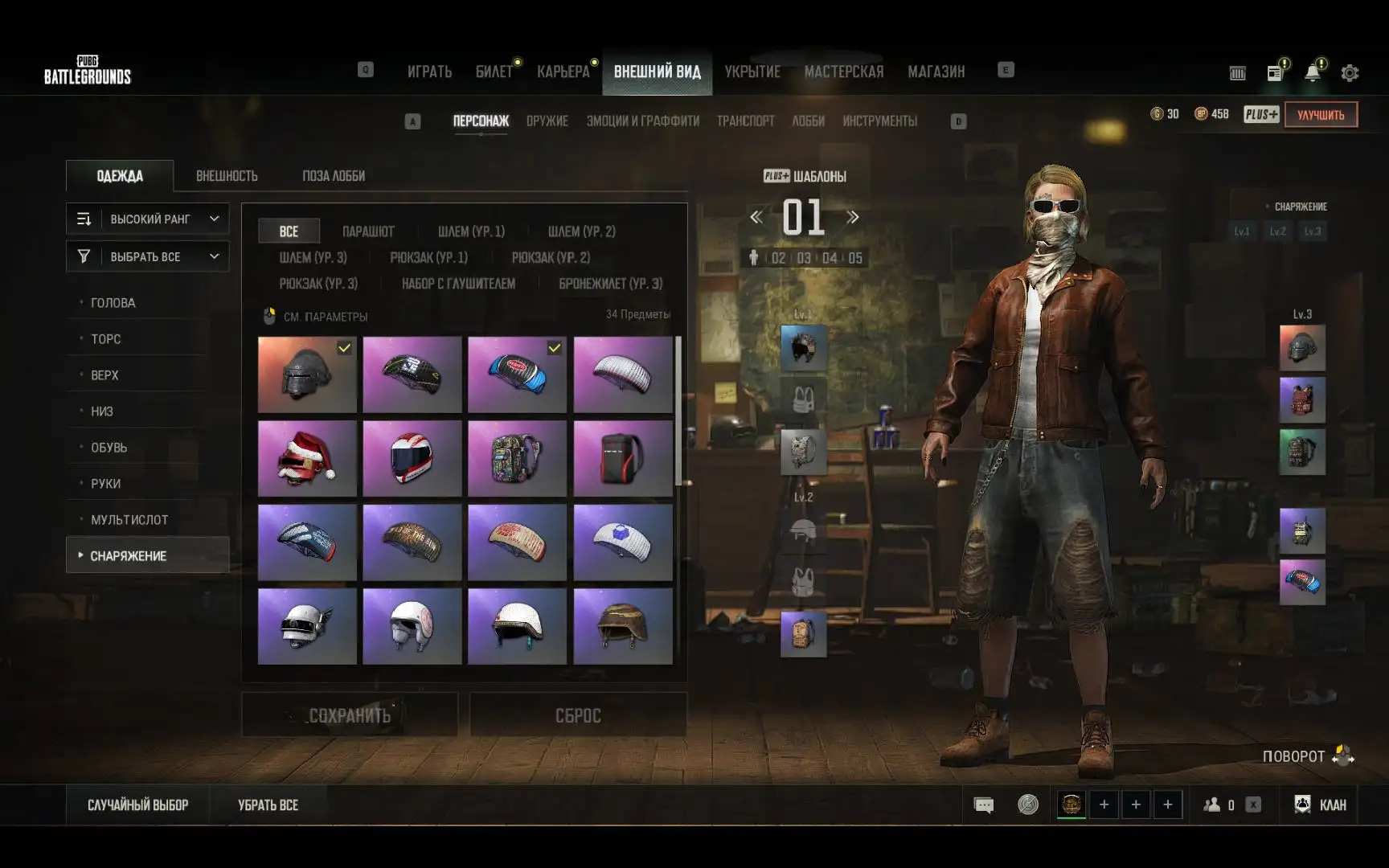The width and height of the screenshot is (1389, 868).
Task: Click the СОХРАНИТЬ button
Action: pos(350,715)
